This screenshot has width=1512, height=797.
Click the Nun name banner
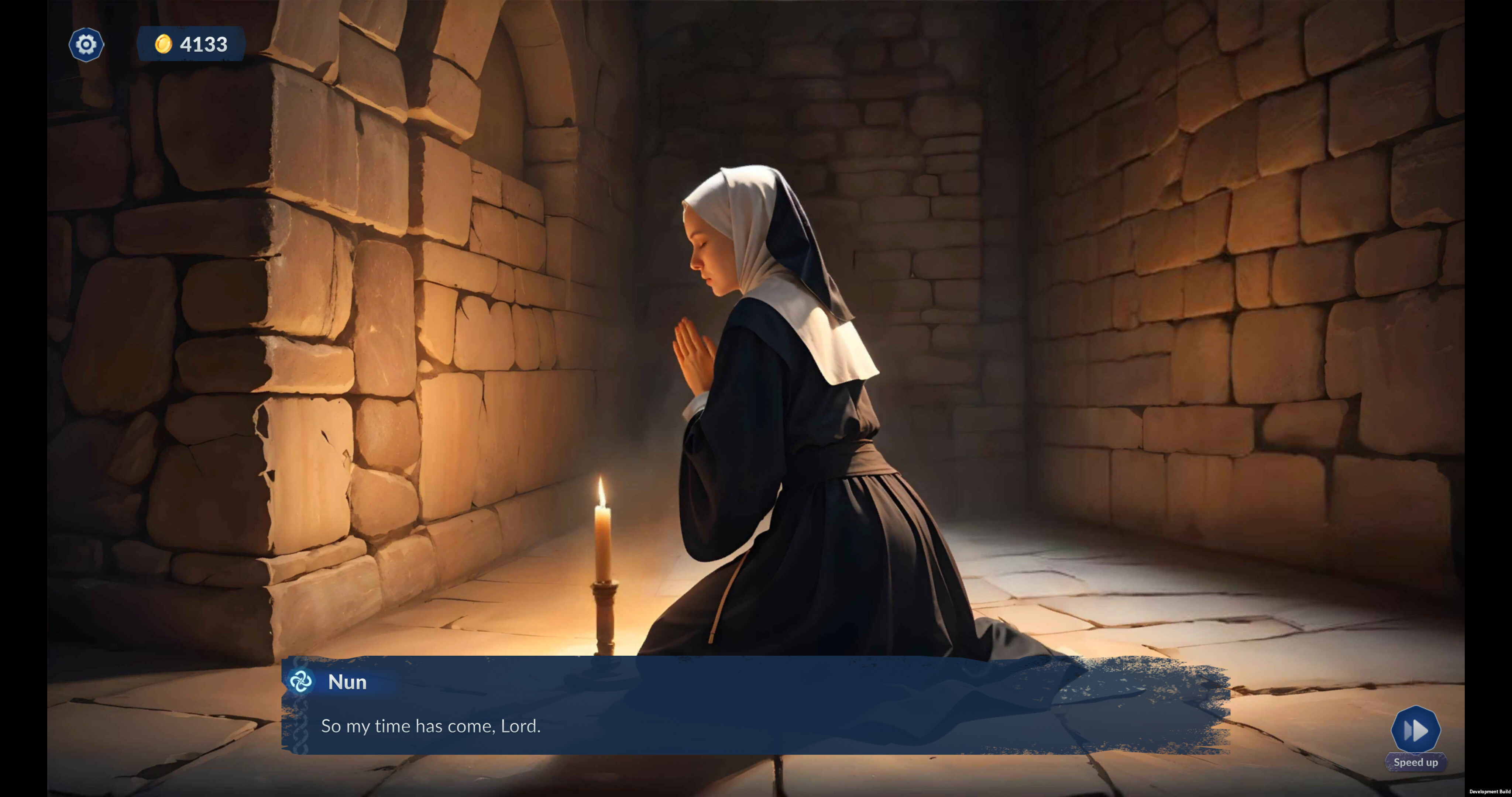pyautogui.click(x=348, y=682)
